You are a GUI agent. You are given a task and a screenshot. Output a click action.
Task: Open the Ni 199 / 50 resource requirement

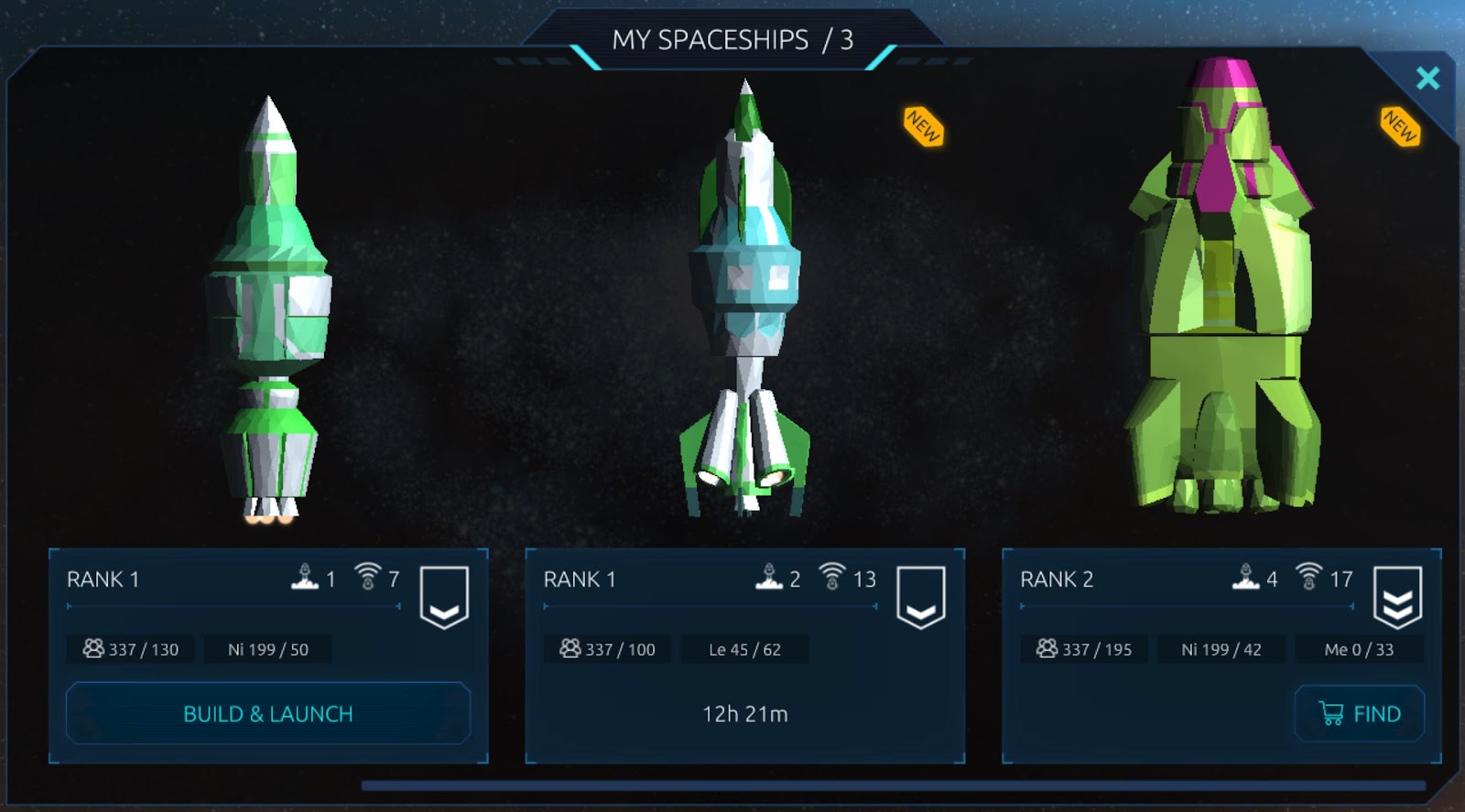[267, 650]
